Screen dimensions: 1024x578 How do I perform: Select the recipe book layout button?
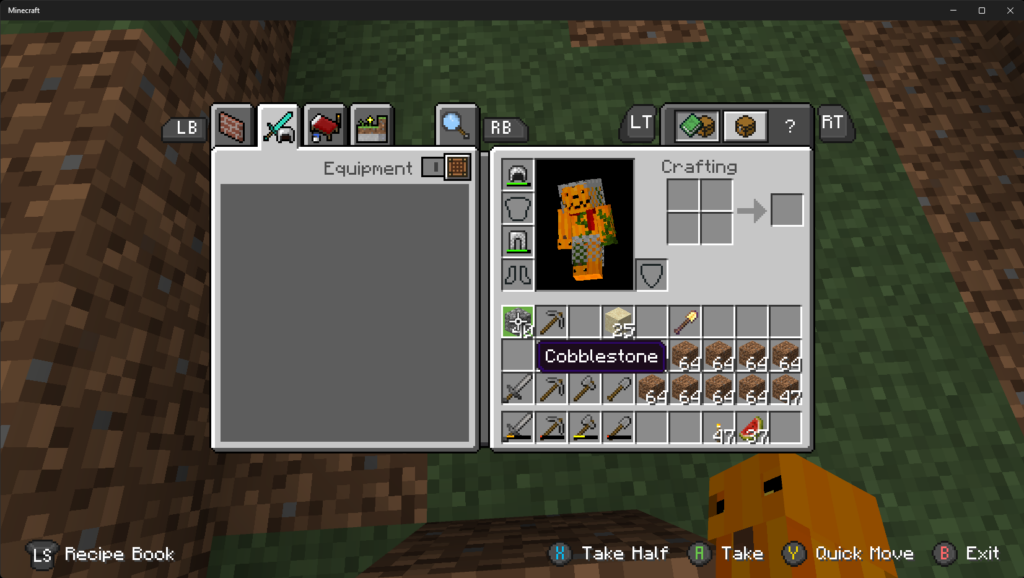point(697,126)
